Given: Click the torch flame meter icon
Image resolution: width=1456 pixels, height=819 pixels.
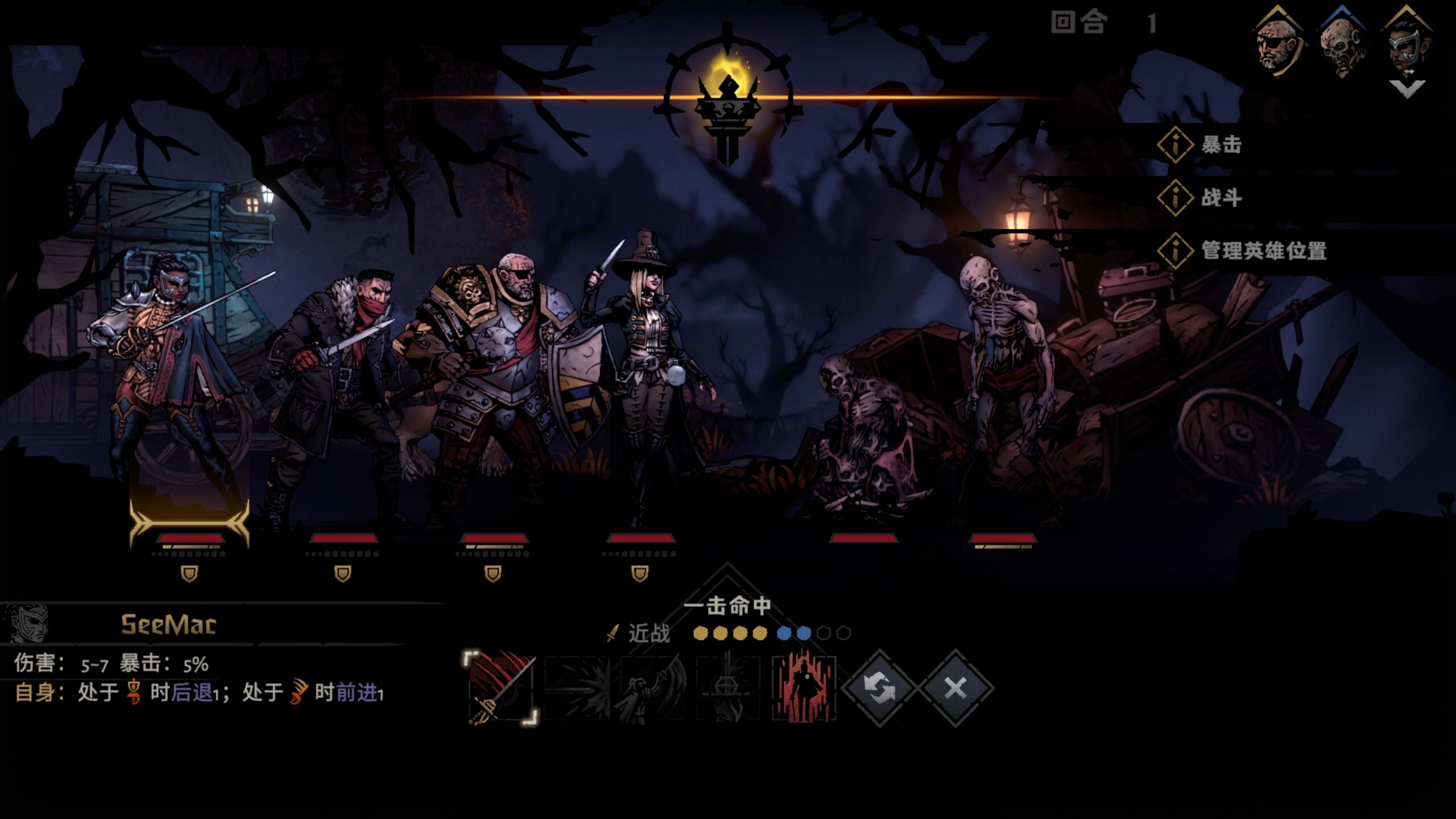Looking at the screenshot, I should (x=727, y=97).
